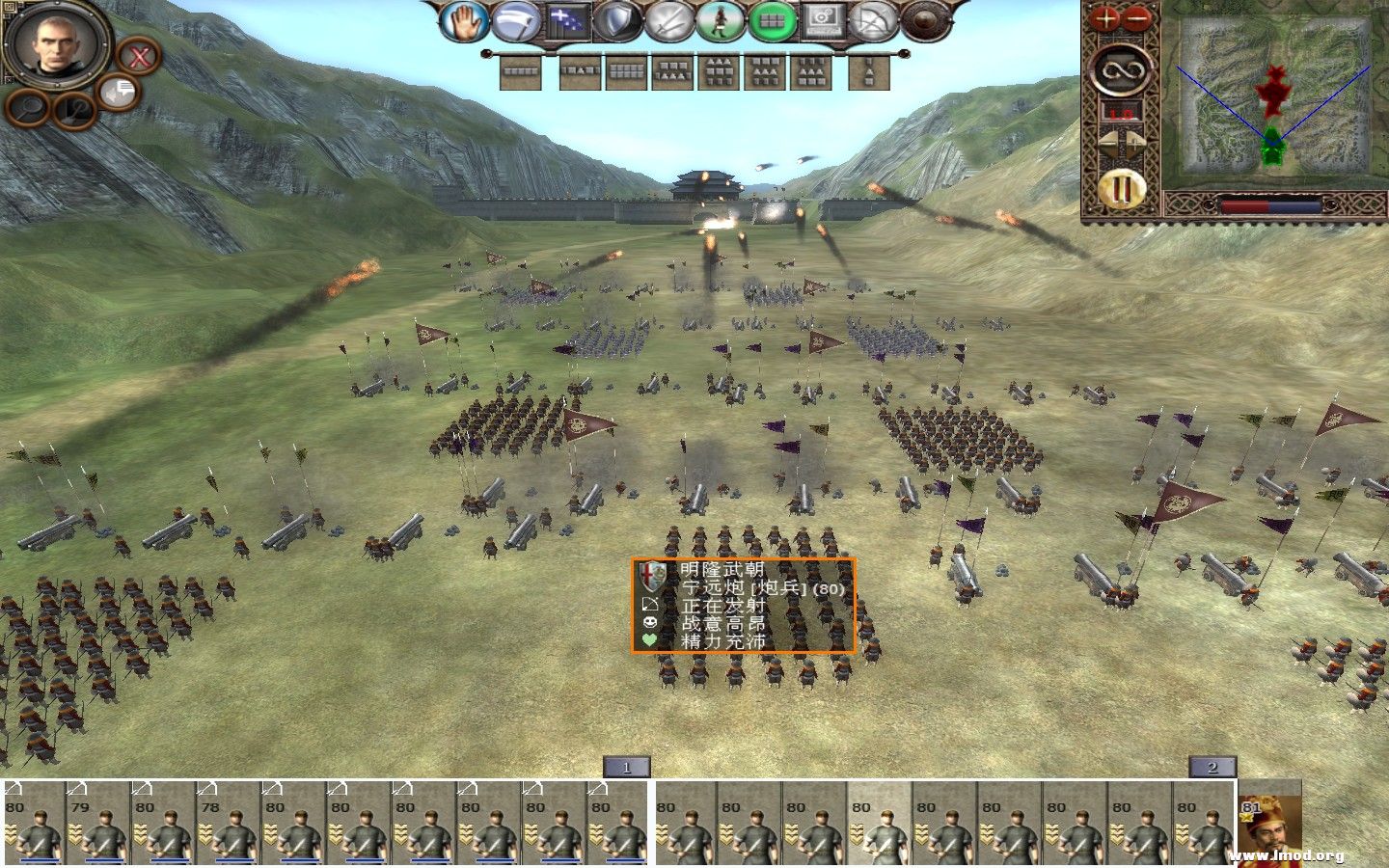
Task: Zoom in the minimap with plus button
Action: click(x=1105, y=18)
